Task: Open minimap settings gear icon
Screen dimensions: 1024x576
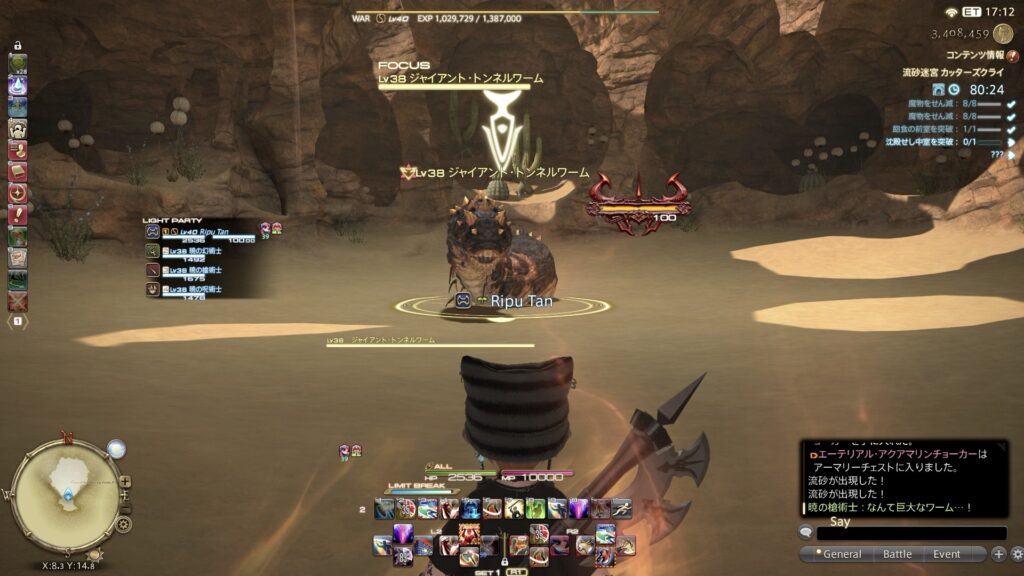Action: click(124, 524)
